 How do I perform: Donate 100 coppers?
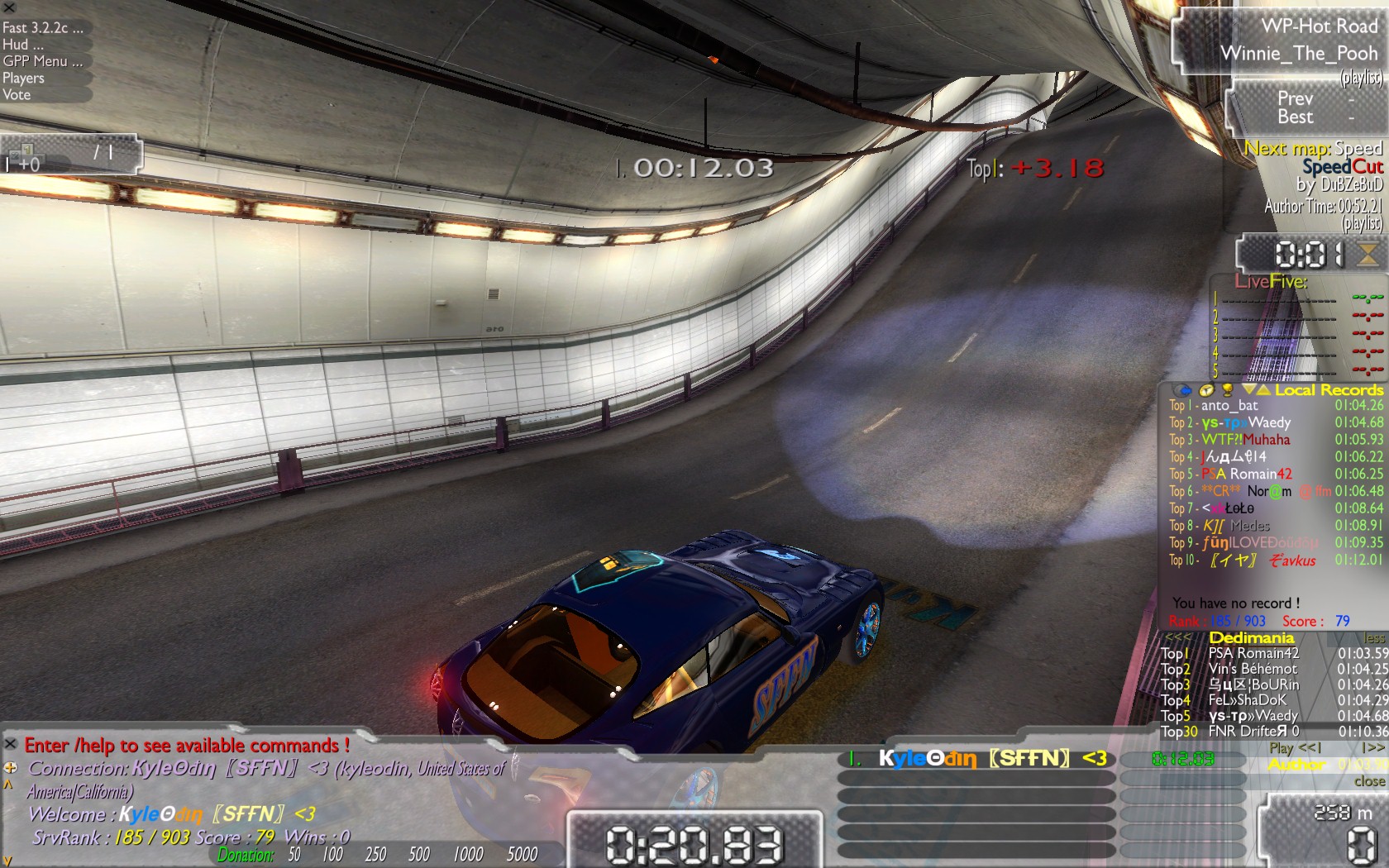[332, 855]
